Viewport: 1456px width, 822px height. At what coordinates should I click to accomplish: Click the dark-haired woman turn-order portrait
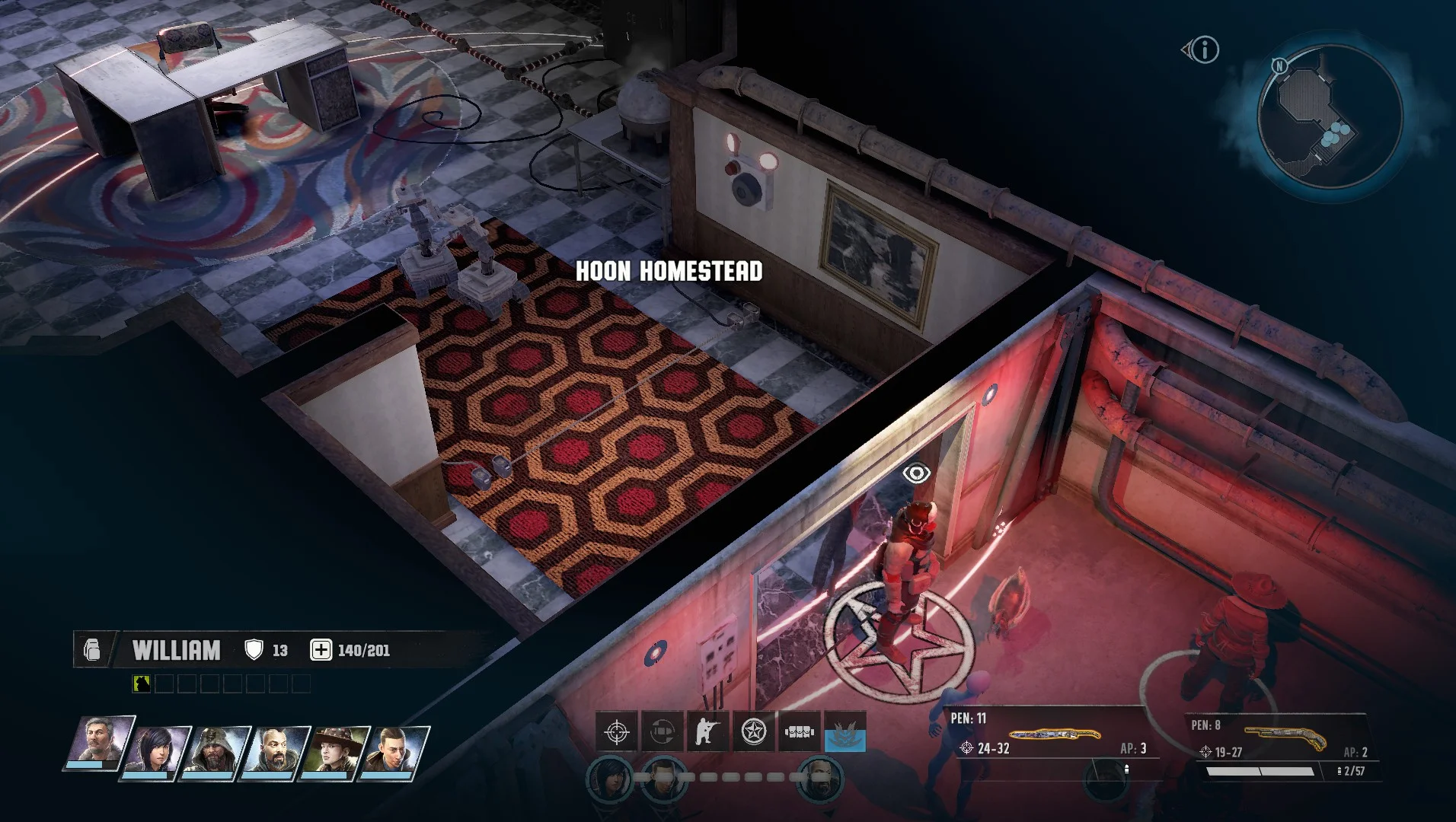(x=609, y=778)
